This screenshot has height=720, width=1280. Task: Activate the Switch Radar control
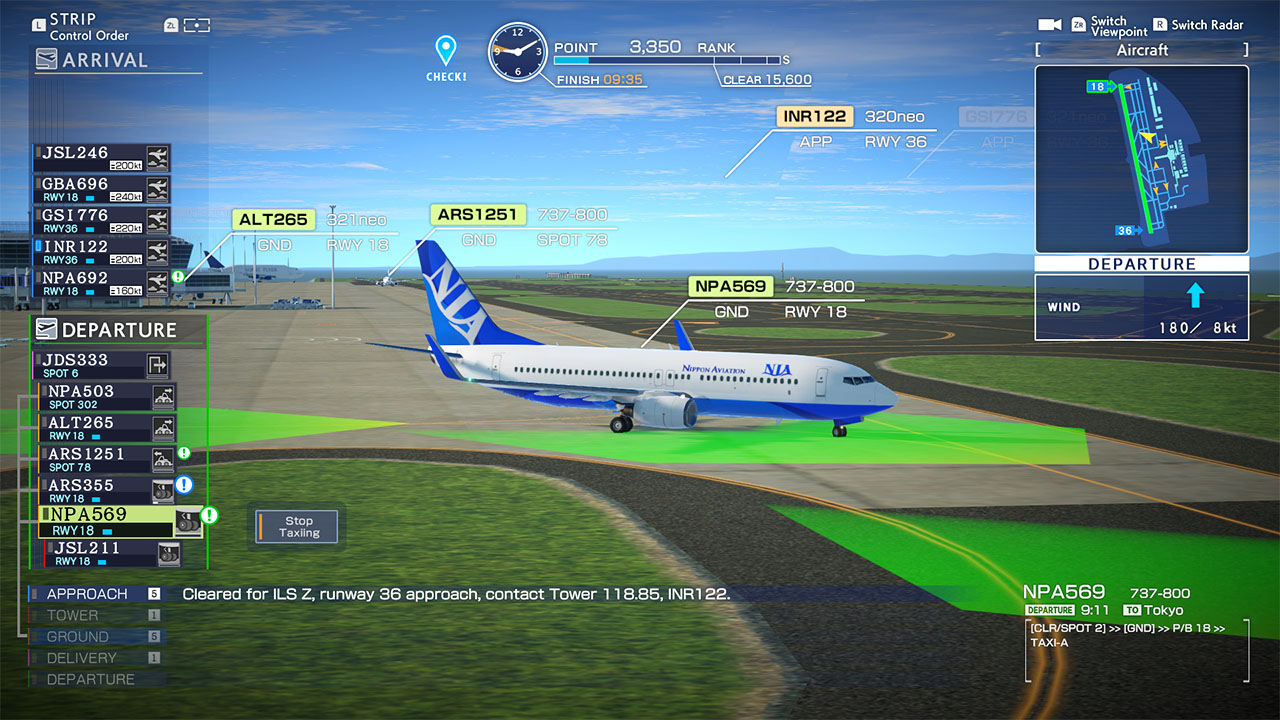tap(1198, 24)
